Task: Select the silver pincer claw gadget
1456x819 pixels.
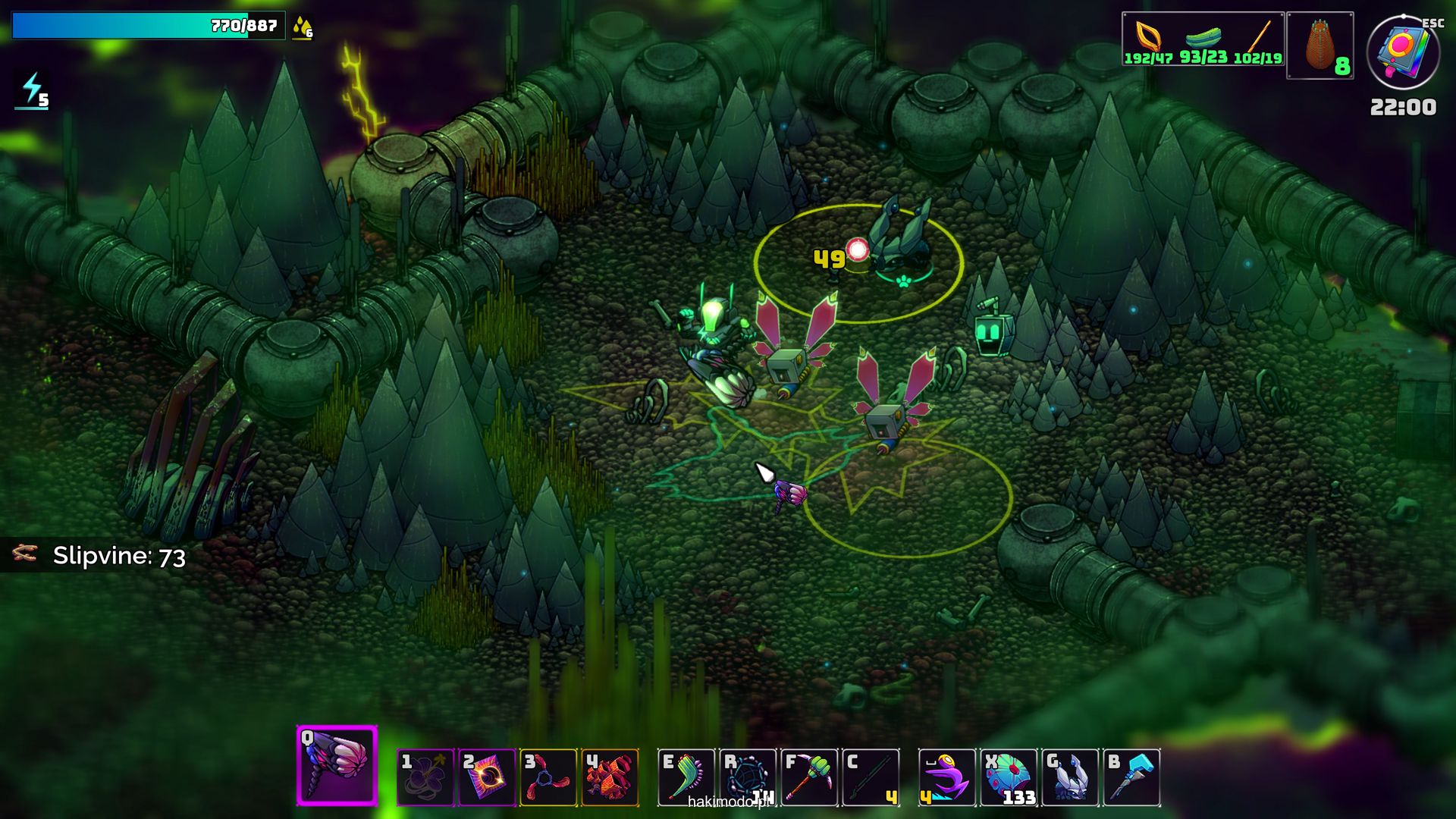Action: (1070, 777)
